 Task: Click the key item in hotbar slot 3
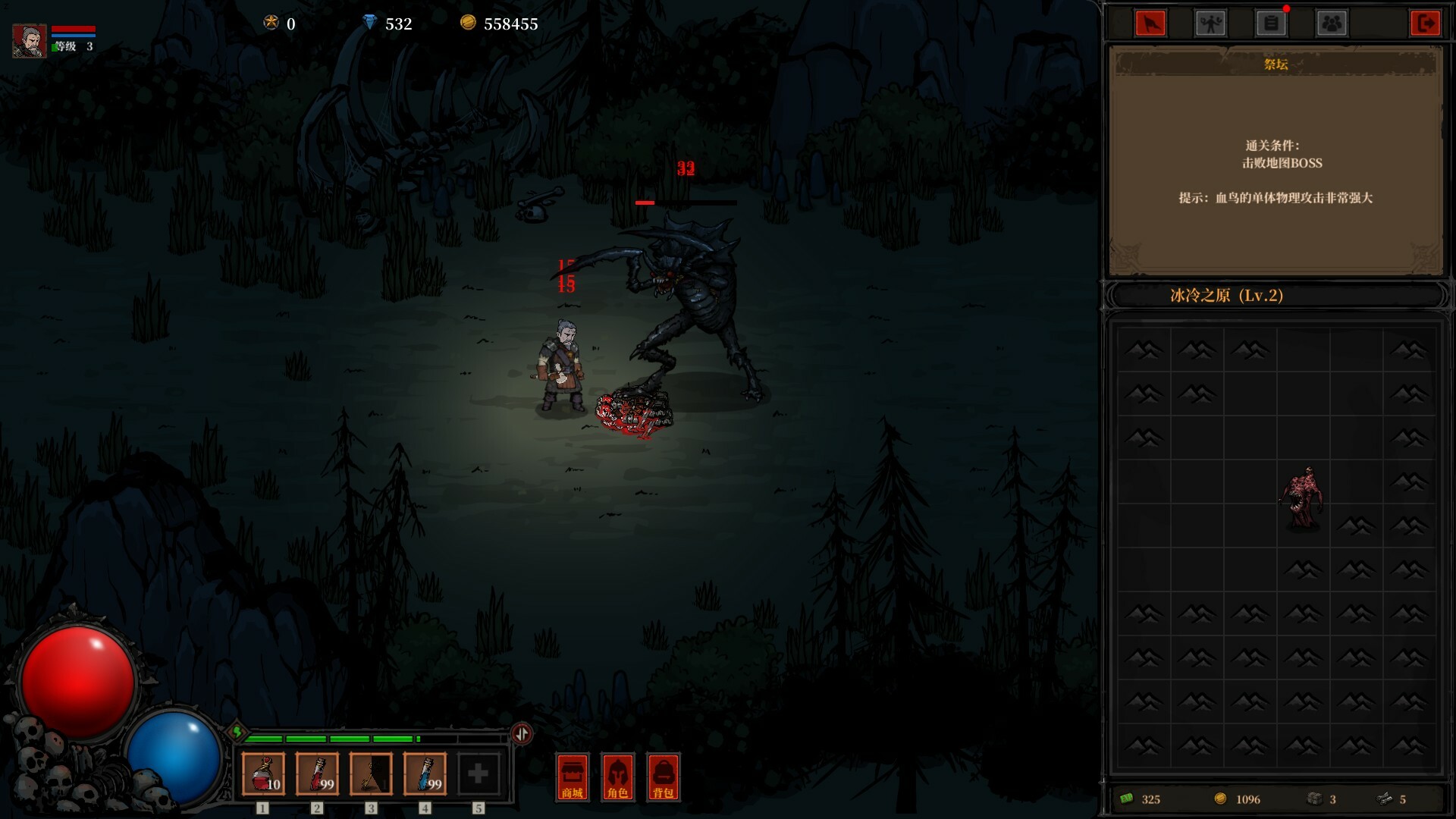(370, 772)
